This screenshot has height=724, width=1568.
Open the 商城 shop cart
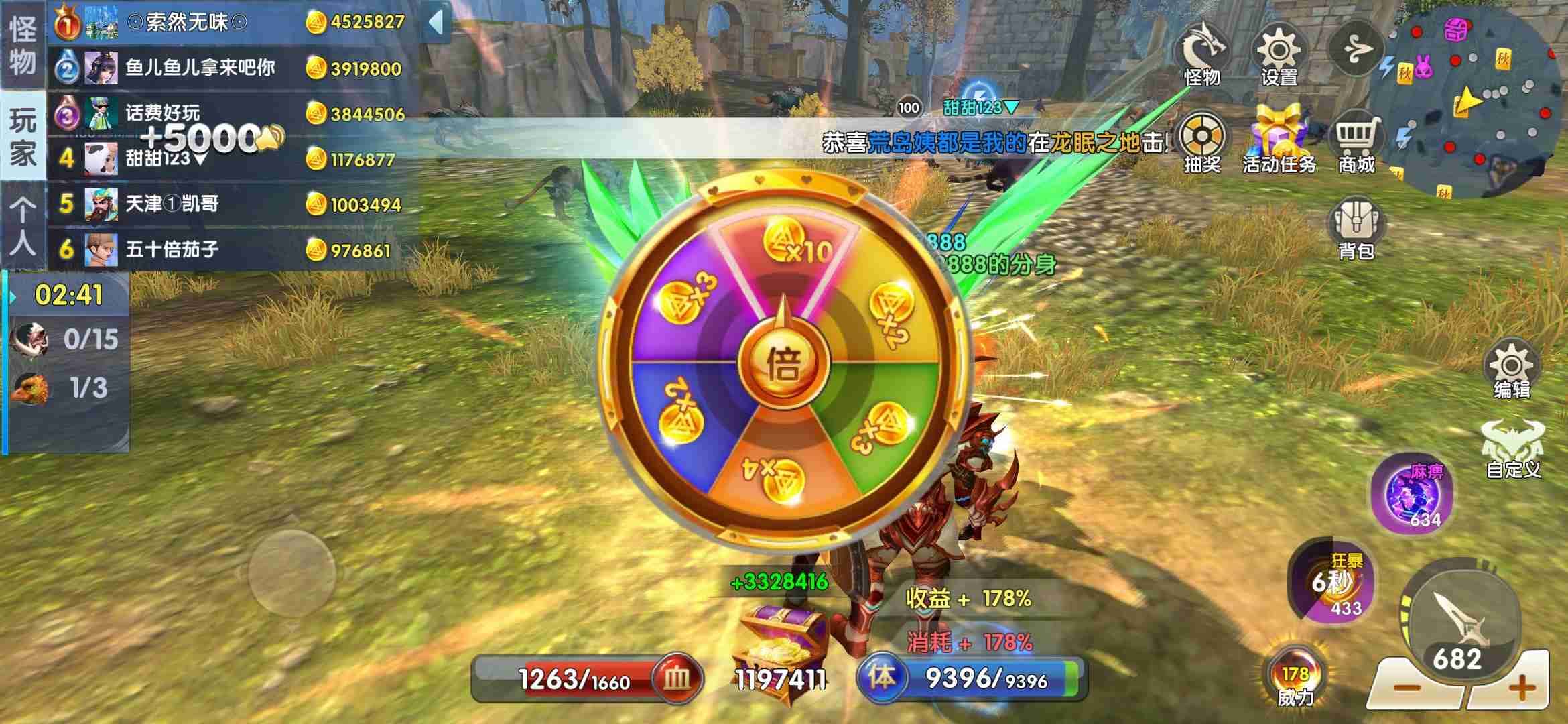click(1356, 142)
